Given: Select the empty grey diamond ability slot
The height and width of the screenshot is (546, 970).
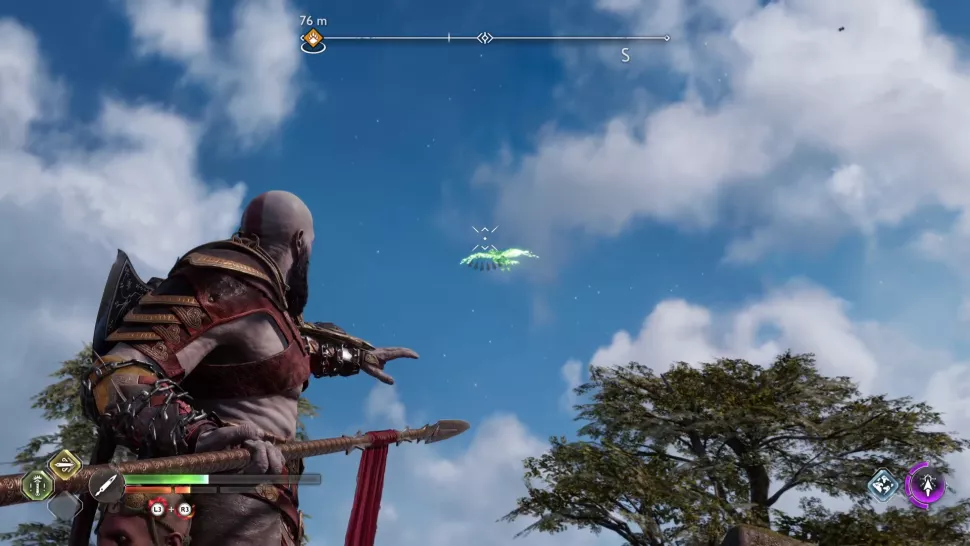Looking at the screenshot, I should 65,506.
